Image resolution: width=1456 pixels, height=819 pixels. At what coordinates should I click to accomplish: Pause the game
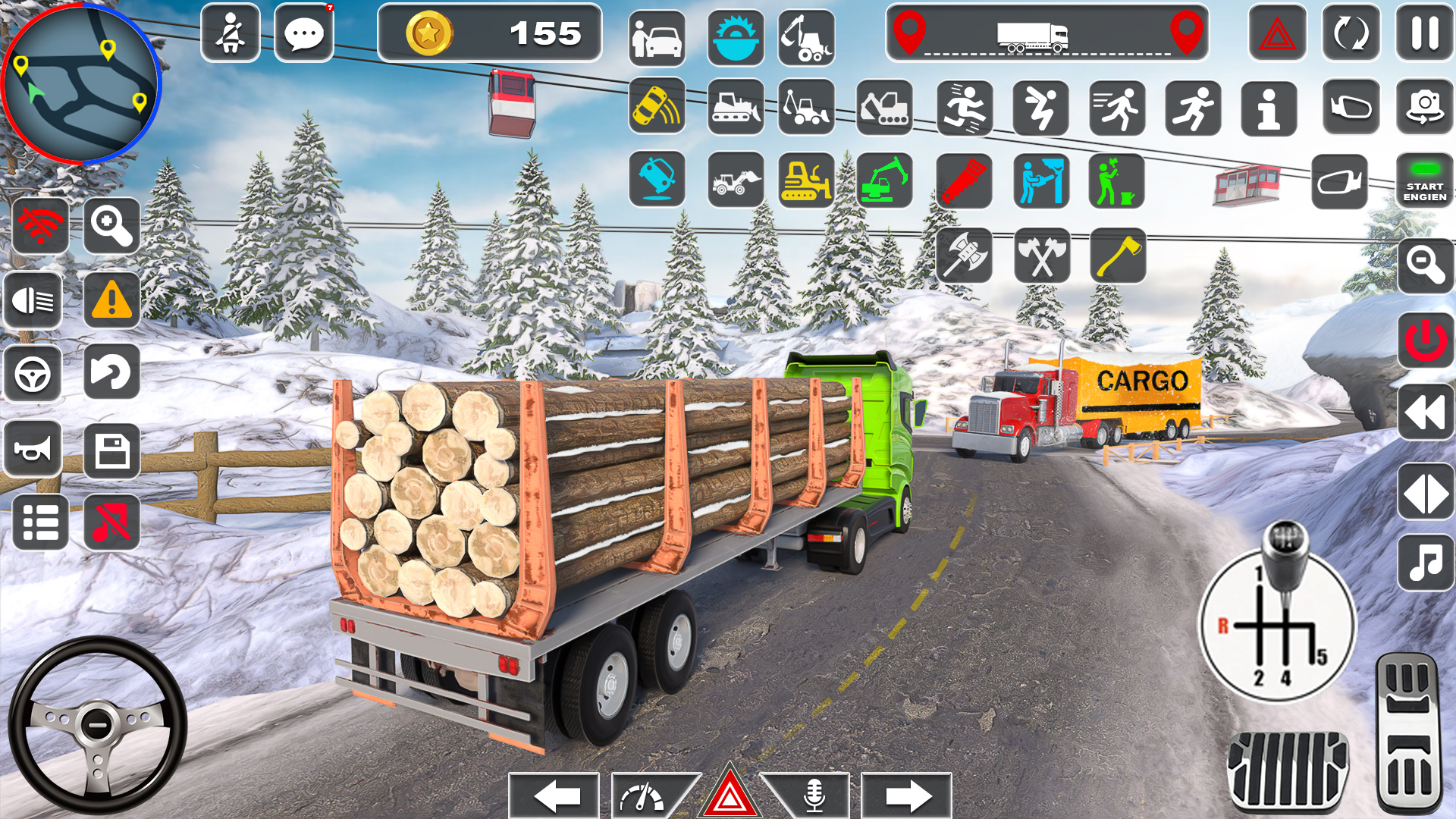point(1424,33)
